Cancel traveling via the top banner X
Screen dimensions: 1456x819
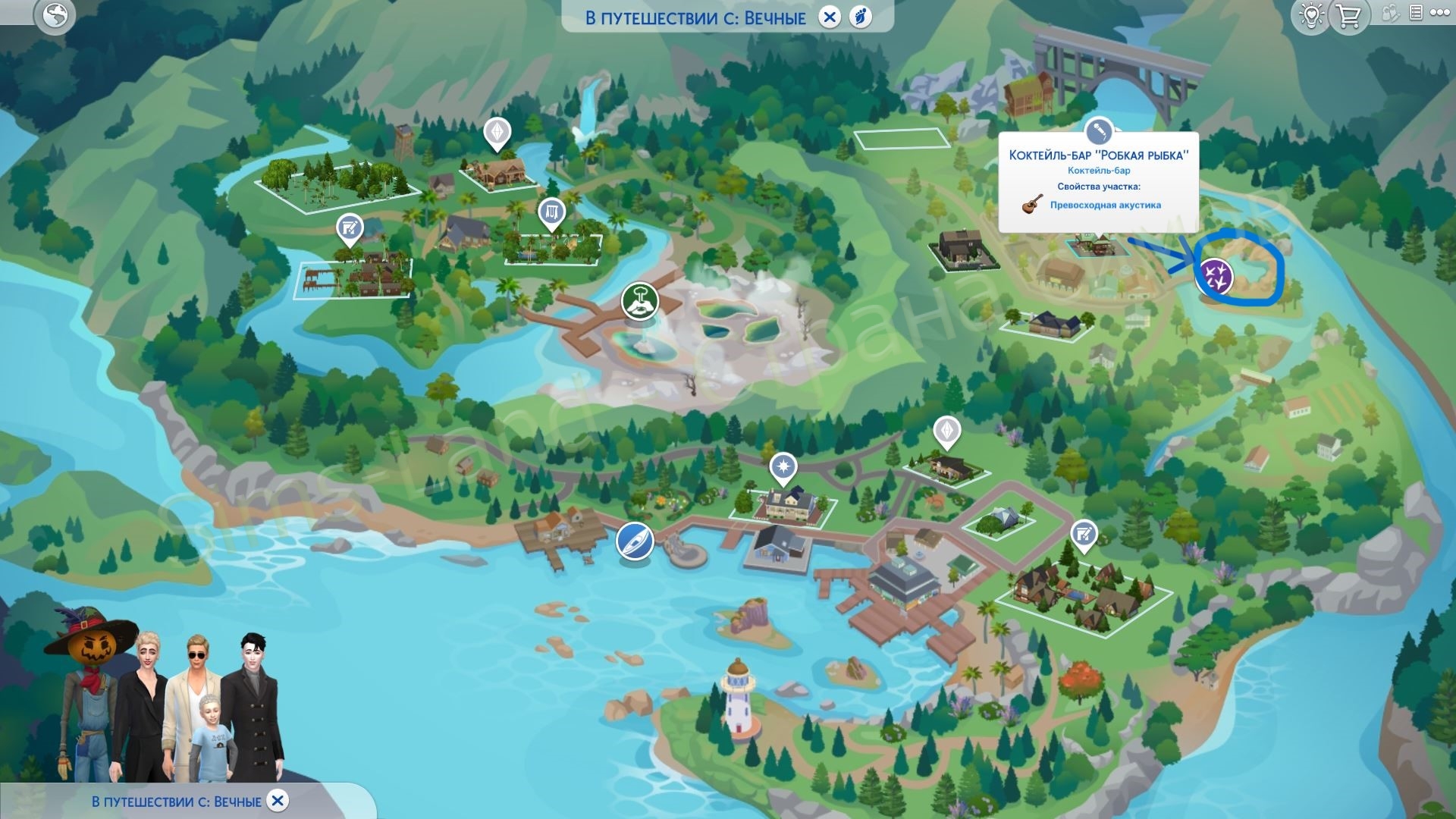830,17
